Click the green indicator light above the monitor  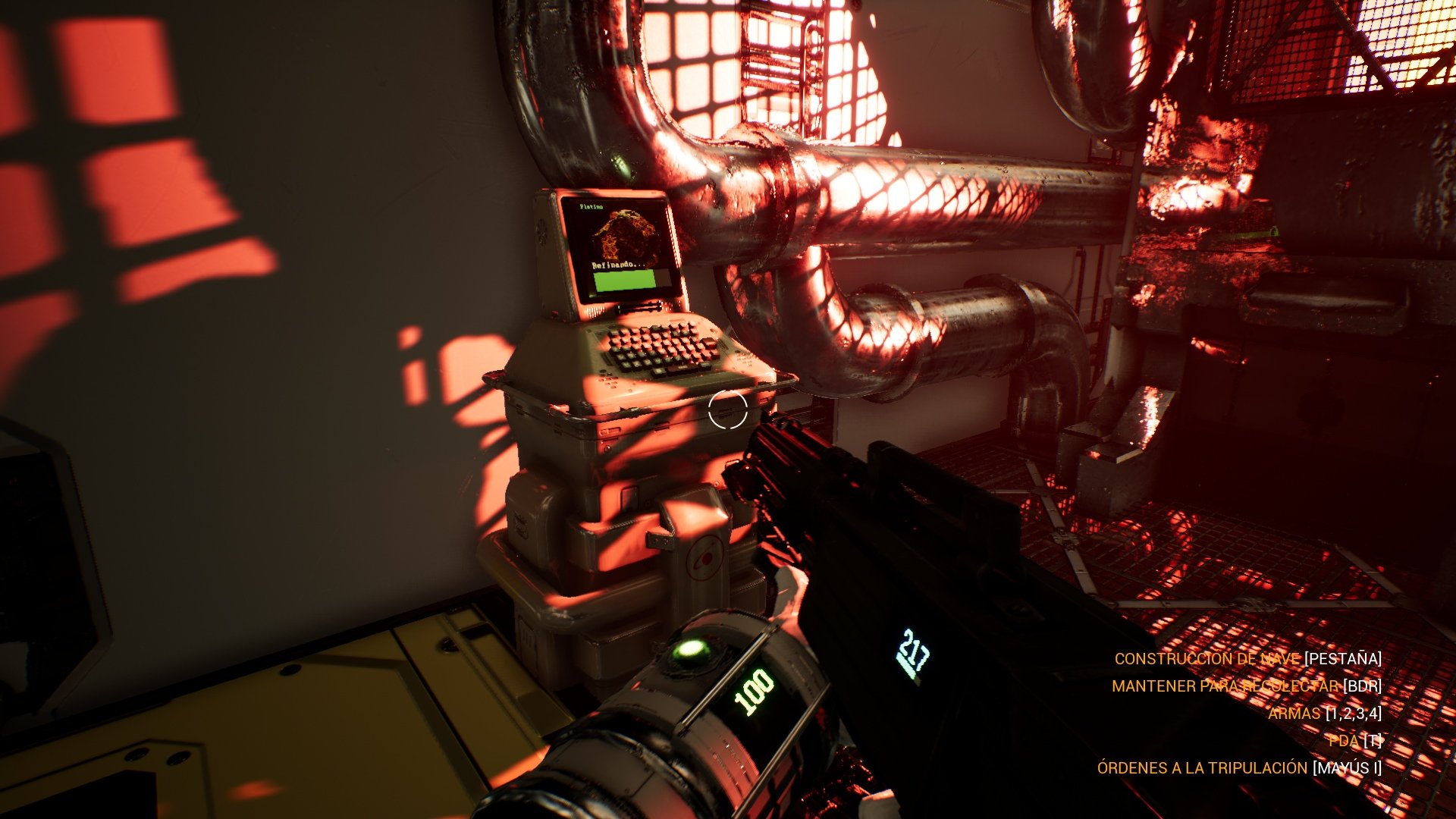(x=623, y=167)
